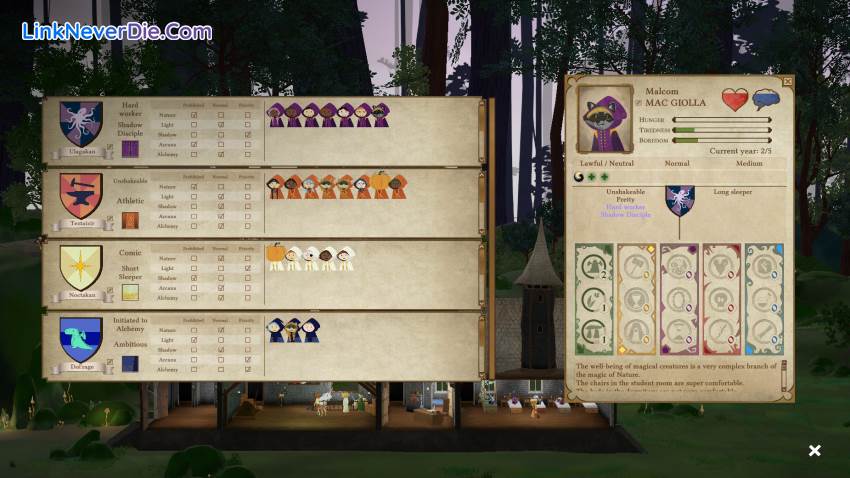Image resolution: width=850 pixels, height=478 pixels.
Task: Close Malcom Mac Giolla's character panel
Action: pos(788,81)
